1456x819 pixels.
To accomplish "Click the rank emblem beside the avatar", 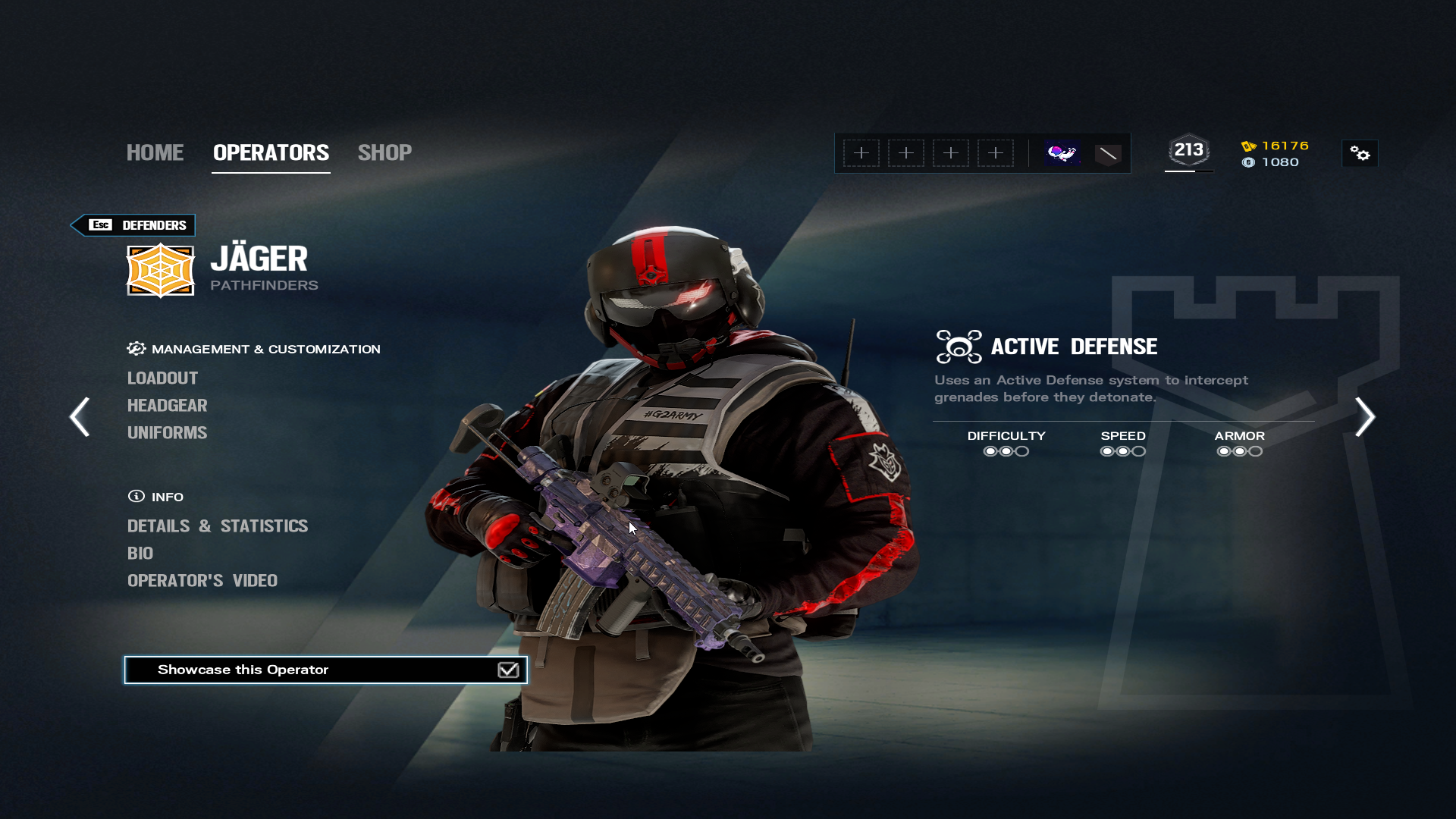I will [1108, 154].
